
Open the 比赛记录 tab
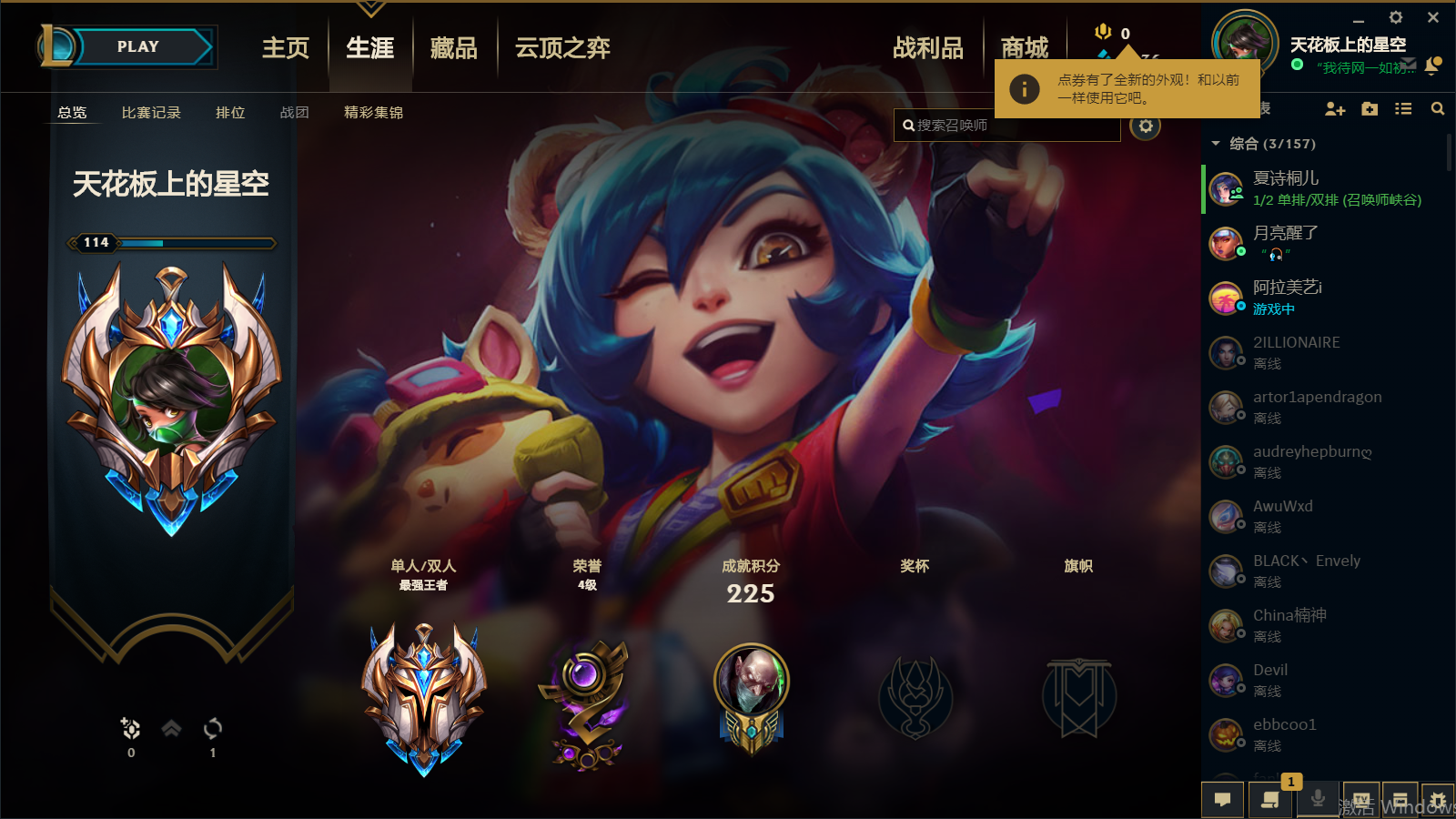point(151,112)
